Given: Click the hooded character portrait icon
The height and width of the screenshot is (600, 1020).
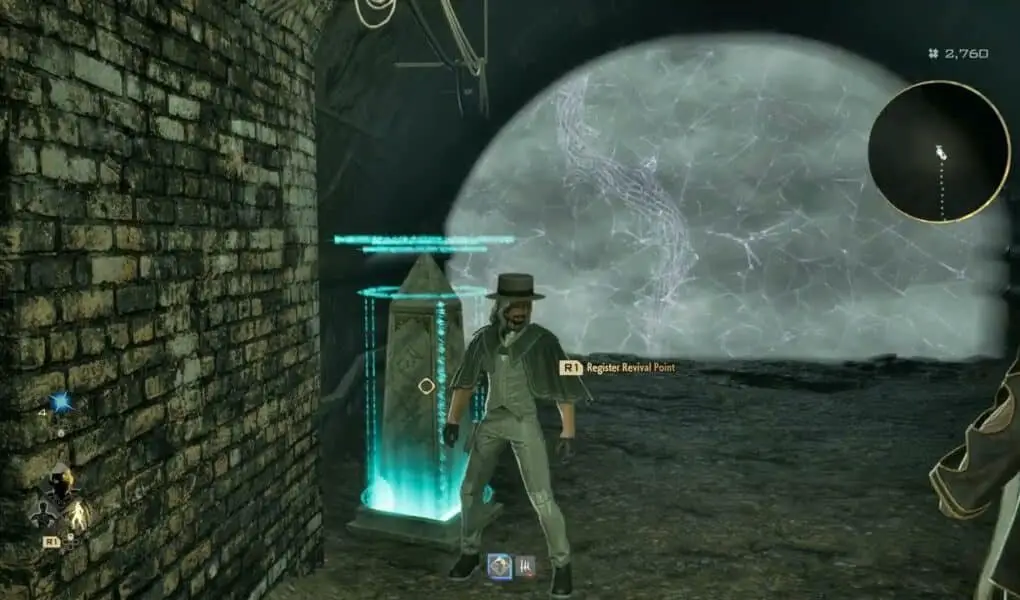Looking at the screenshot, I should (59, 483).
